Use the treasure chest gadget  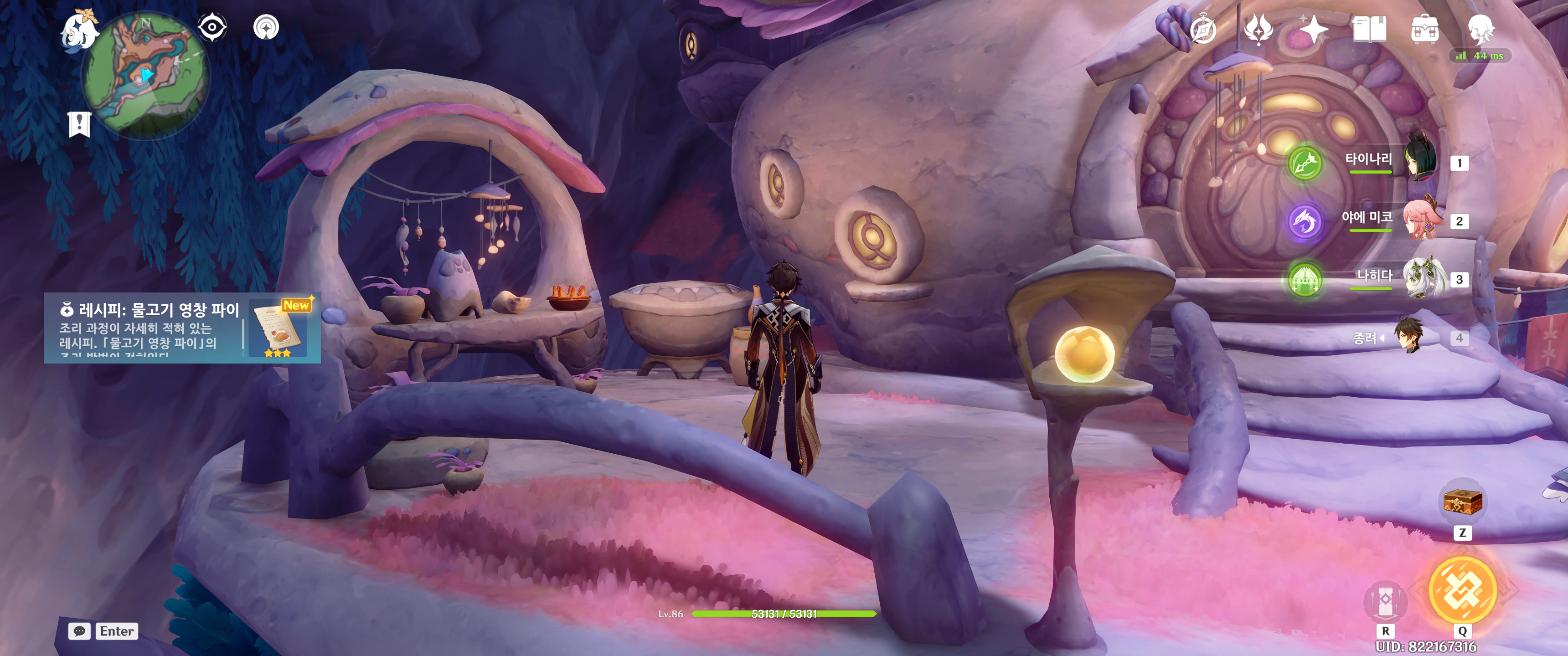[1462, 502]
